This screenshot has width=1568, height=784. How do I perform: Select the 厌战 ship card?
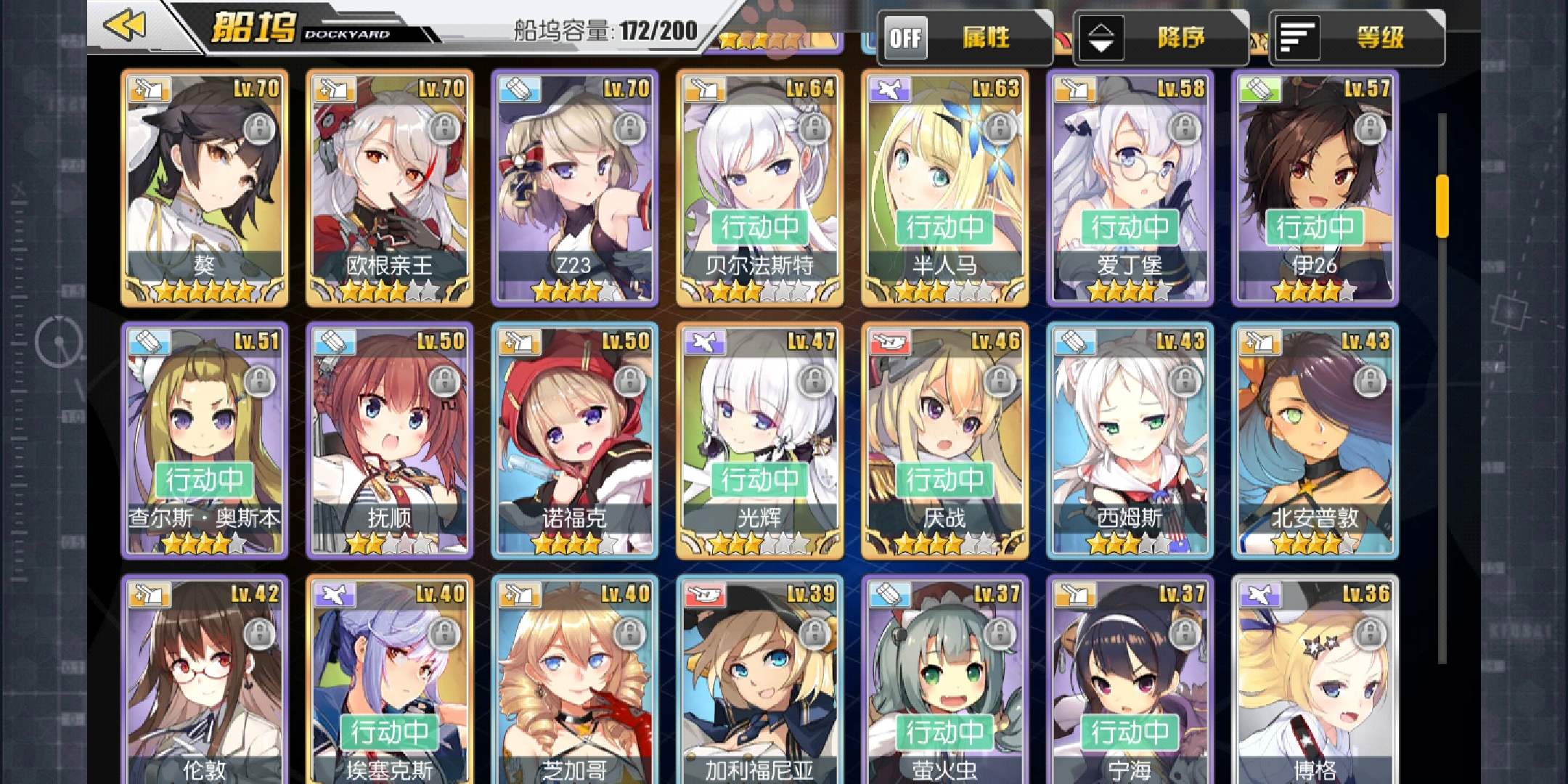click(944, 440)
